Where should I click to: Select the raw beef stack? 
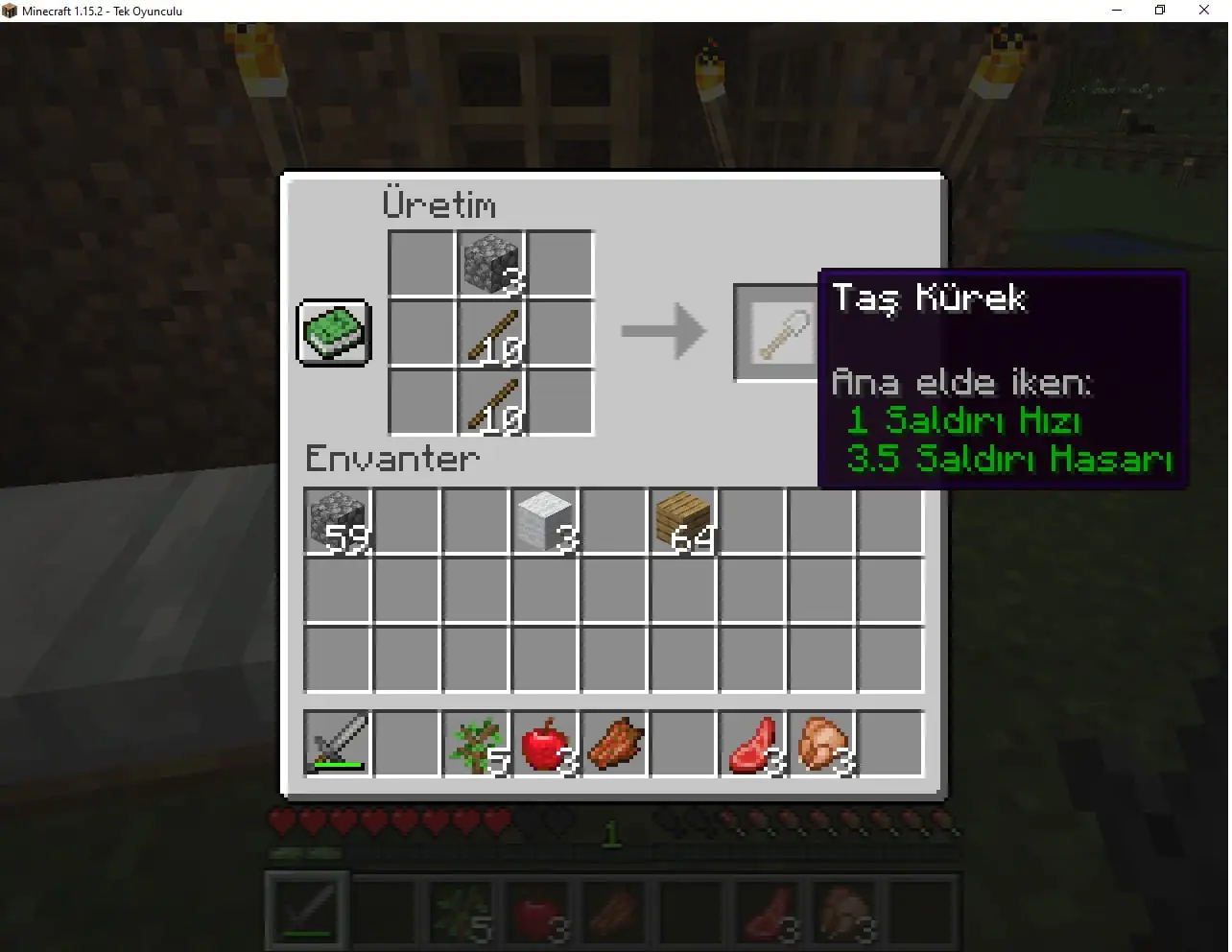pyautogui.click(x=752, y=744)
